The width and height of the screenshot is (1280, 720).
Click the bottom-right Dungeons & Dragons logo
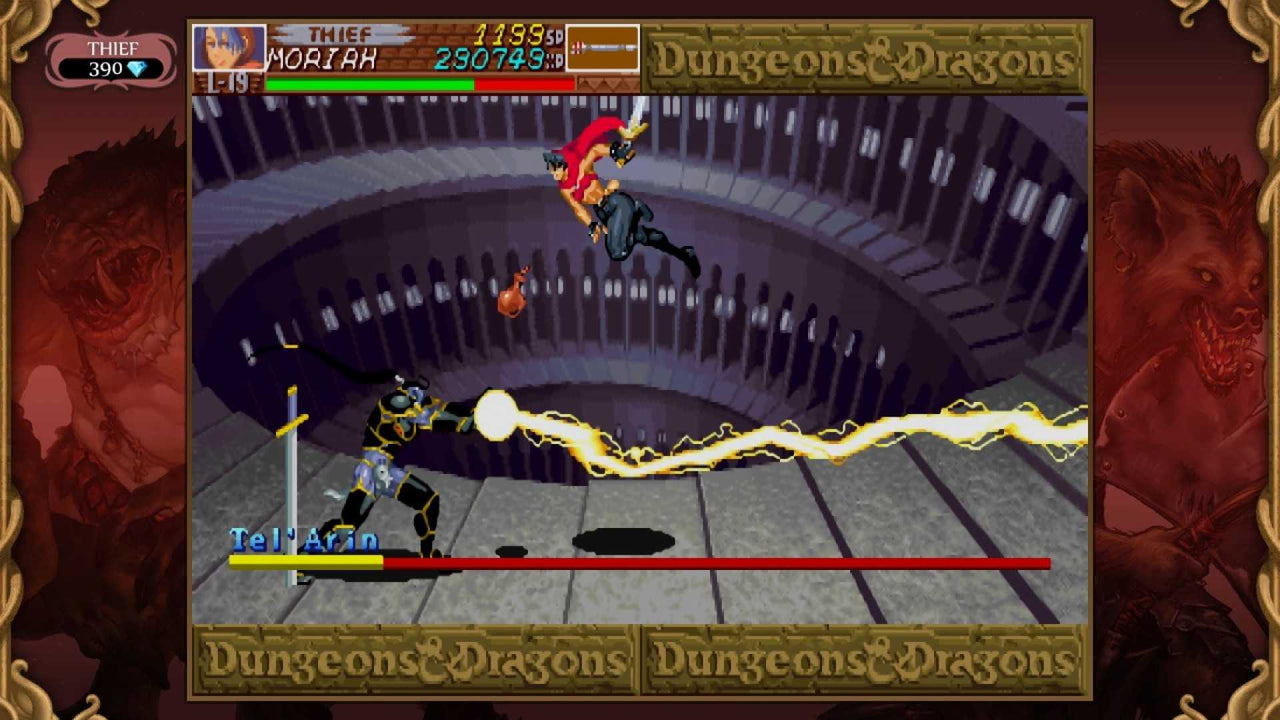(865, 658)
